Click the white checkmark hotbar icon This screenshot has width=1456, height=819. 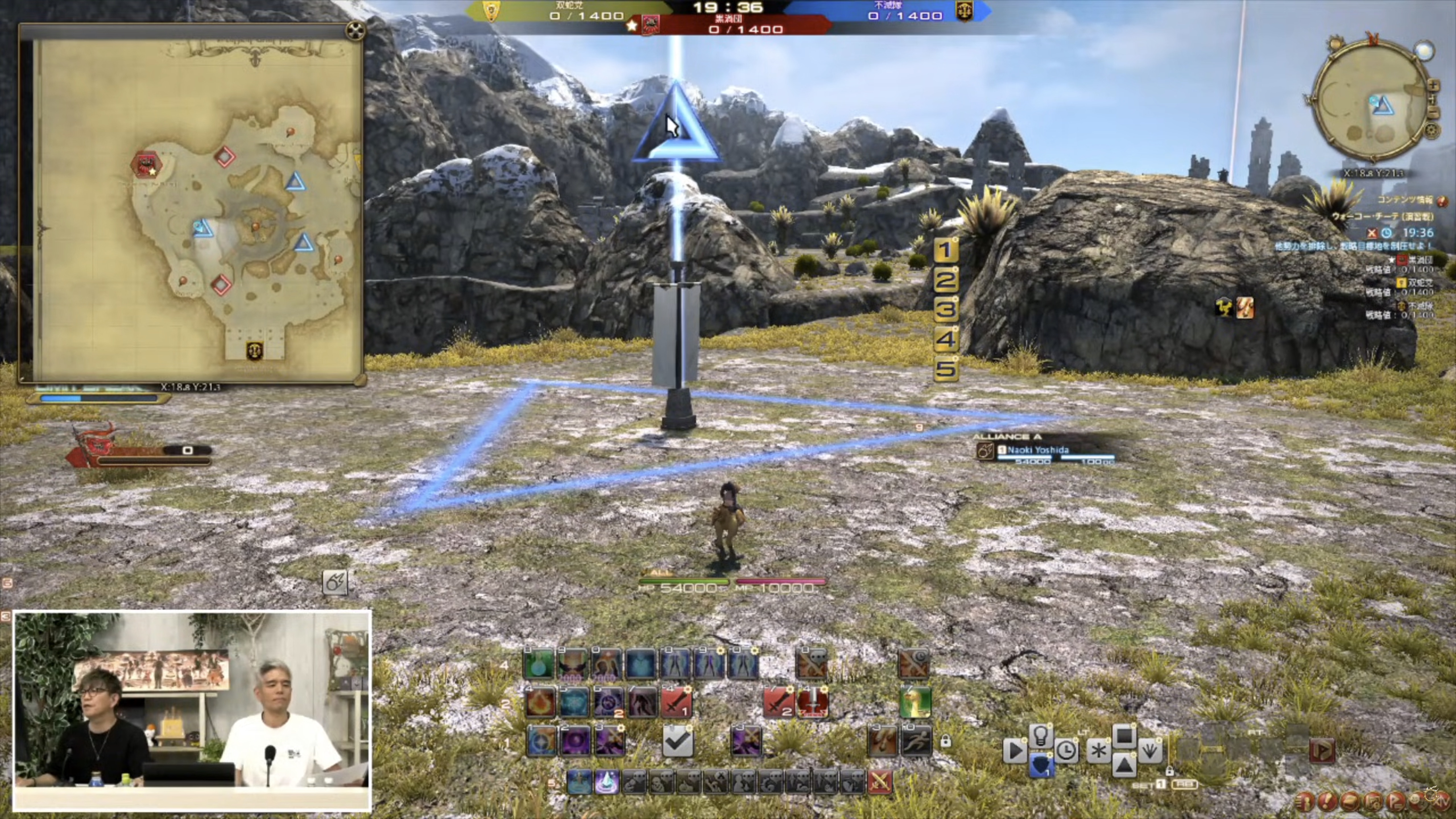677,741
